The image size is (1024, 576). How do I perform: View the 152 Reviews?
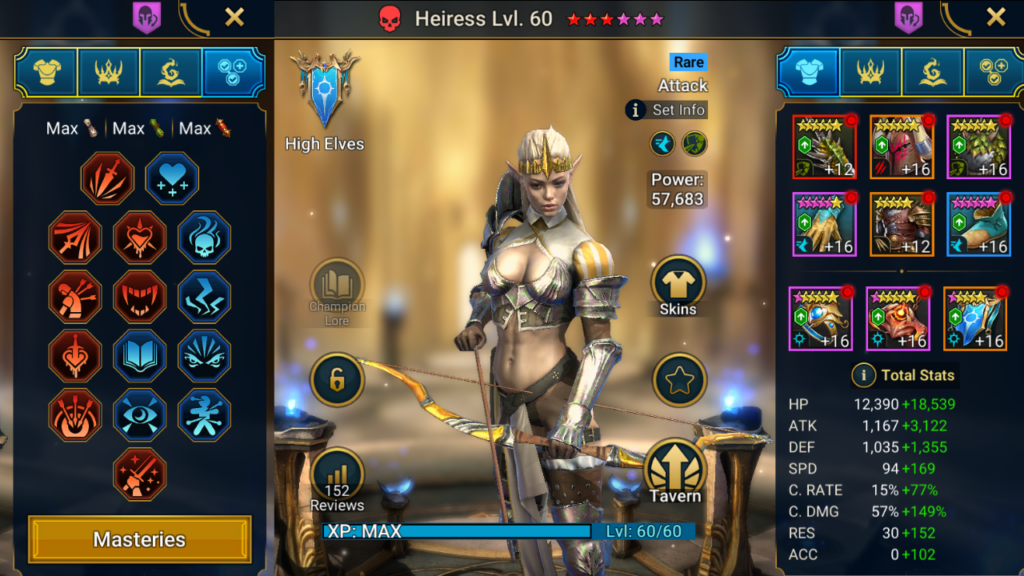(x=337, y=476)
